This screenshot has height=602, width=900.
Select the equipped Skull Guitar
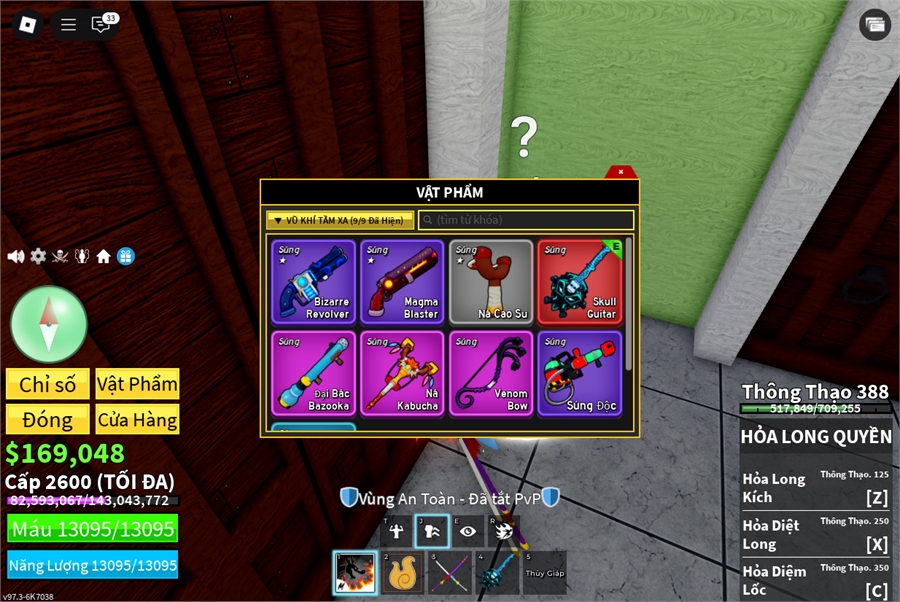579,282
